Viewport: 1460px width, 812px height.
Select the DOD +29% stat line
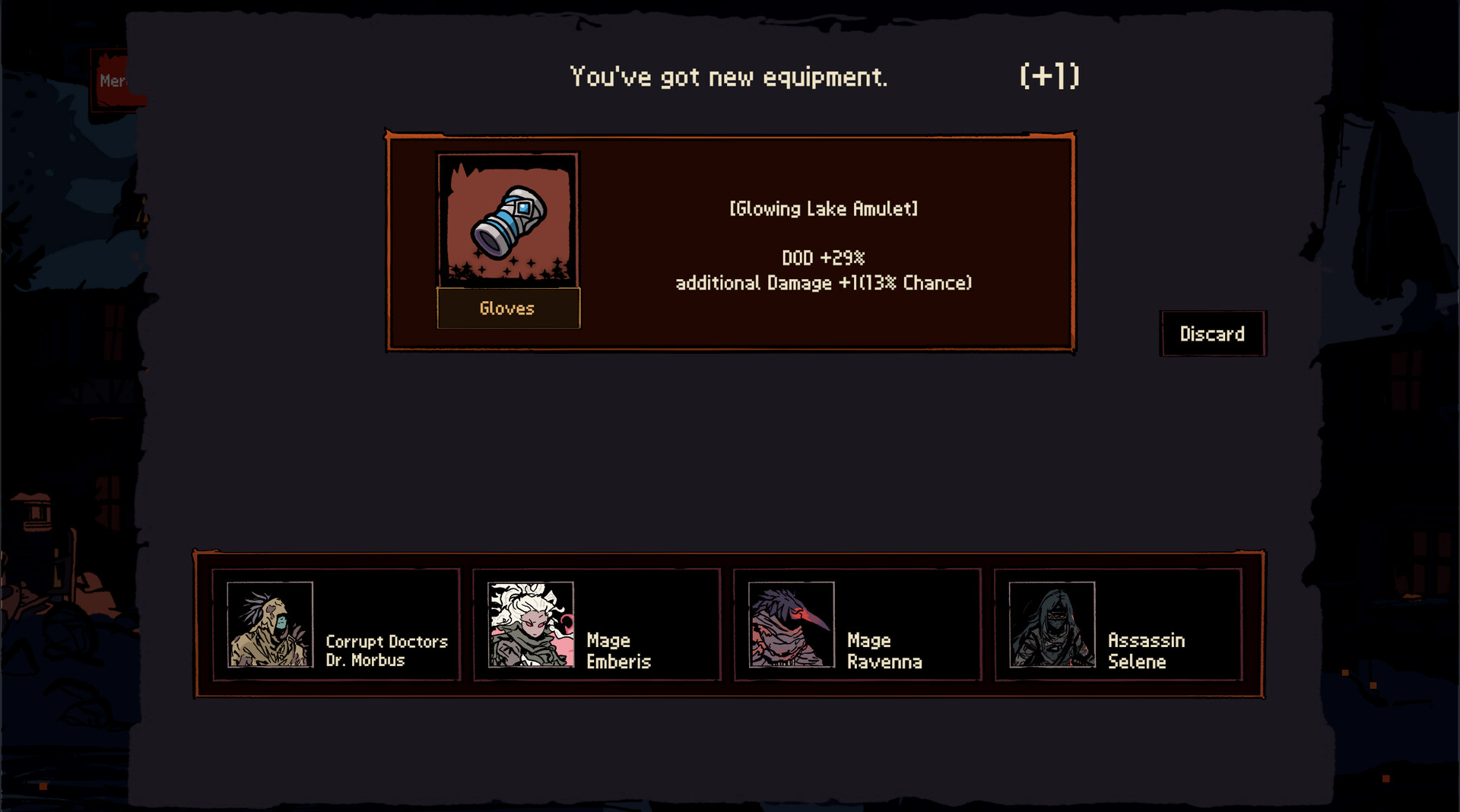824,257
